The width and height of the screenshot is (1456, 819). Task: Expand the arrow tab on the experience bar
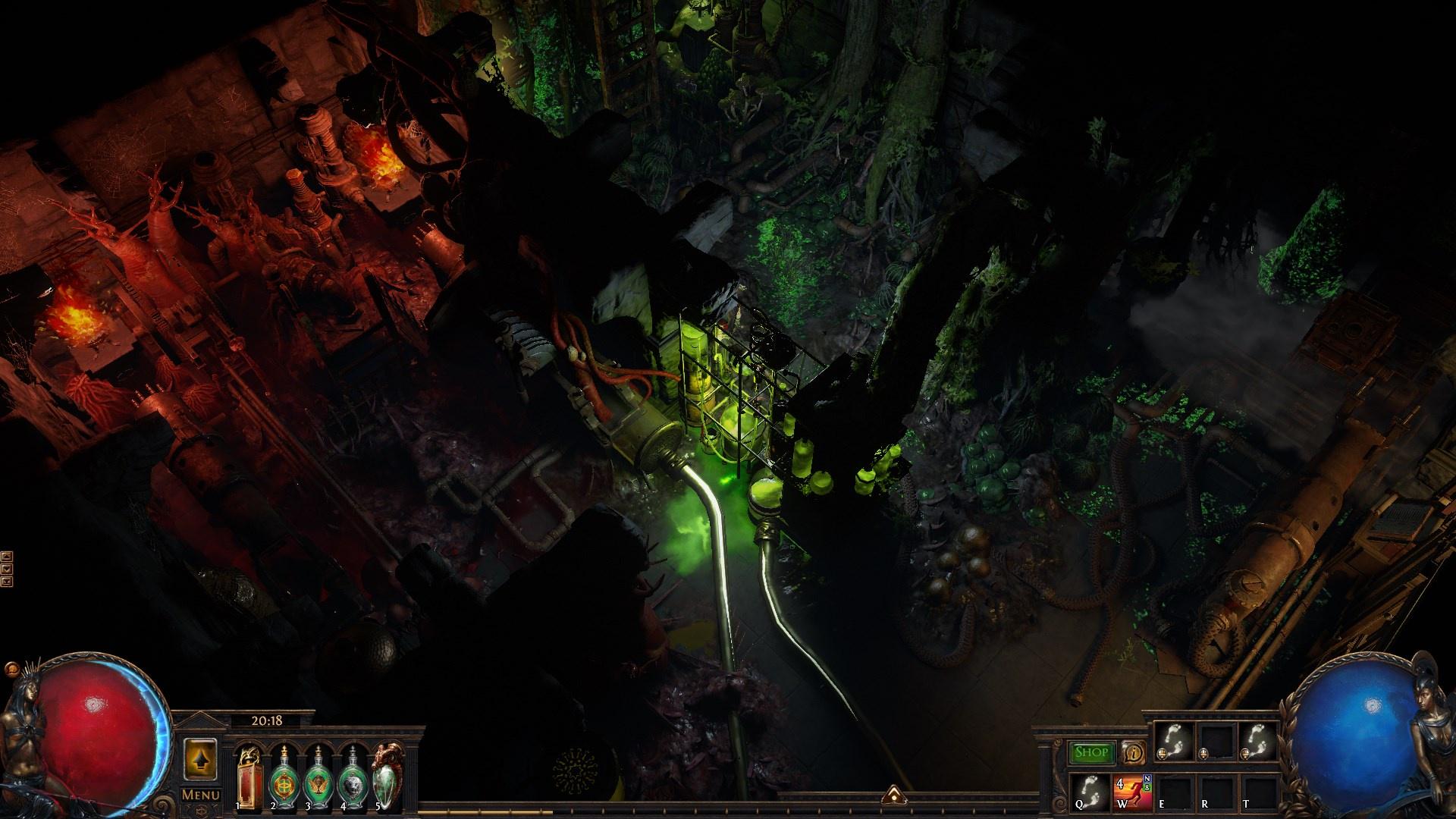893,795
